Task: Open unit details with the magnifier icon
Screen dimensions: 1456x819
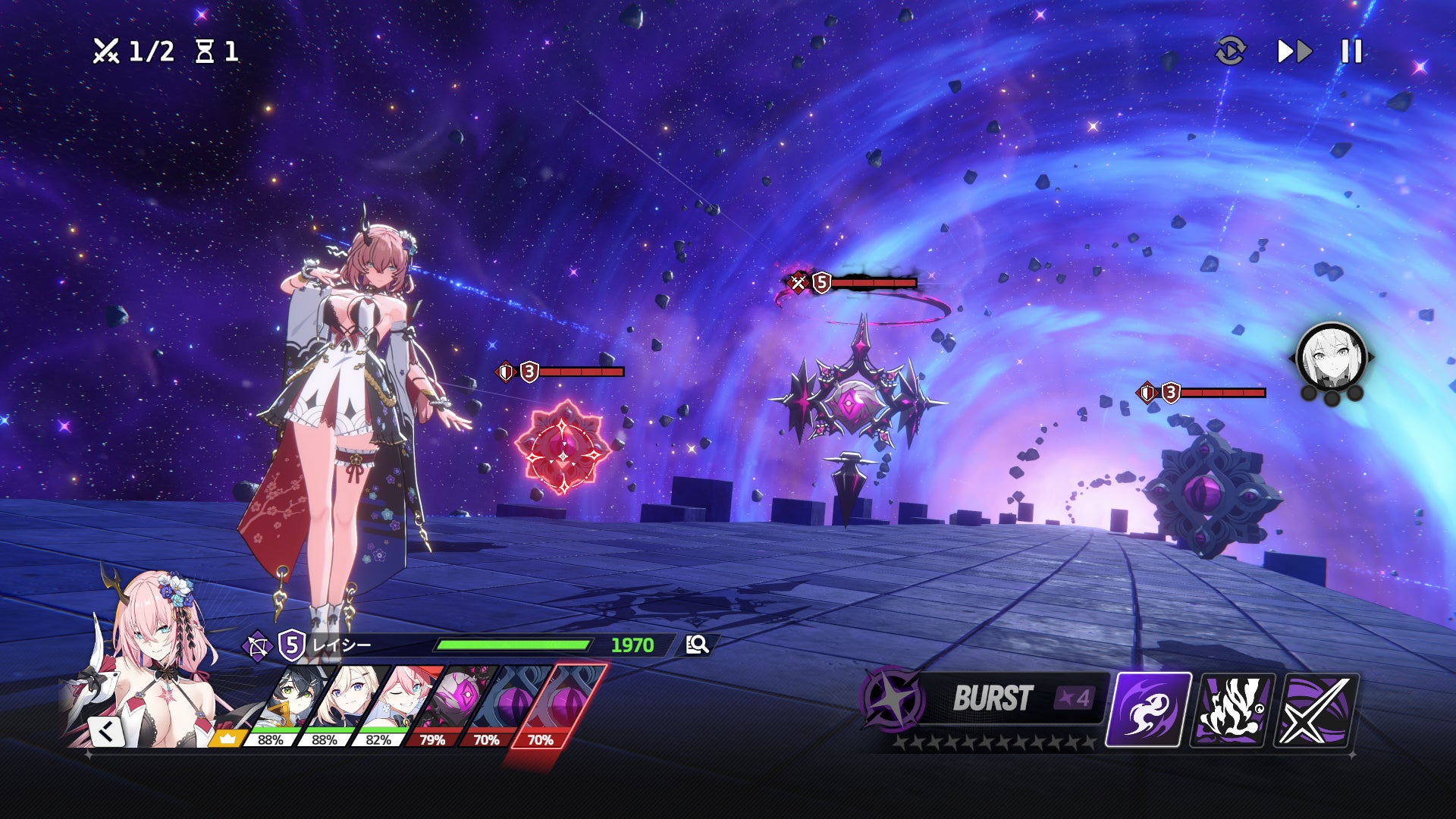Action: click(x=697, y=645)
